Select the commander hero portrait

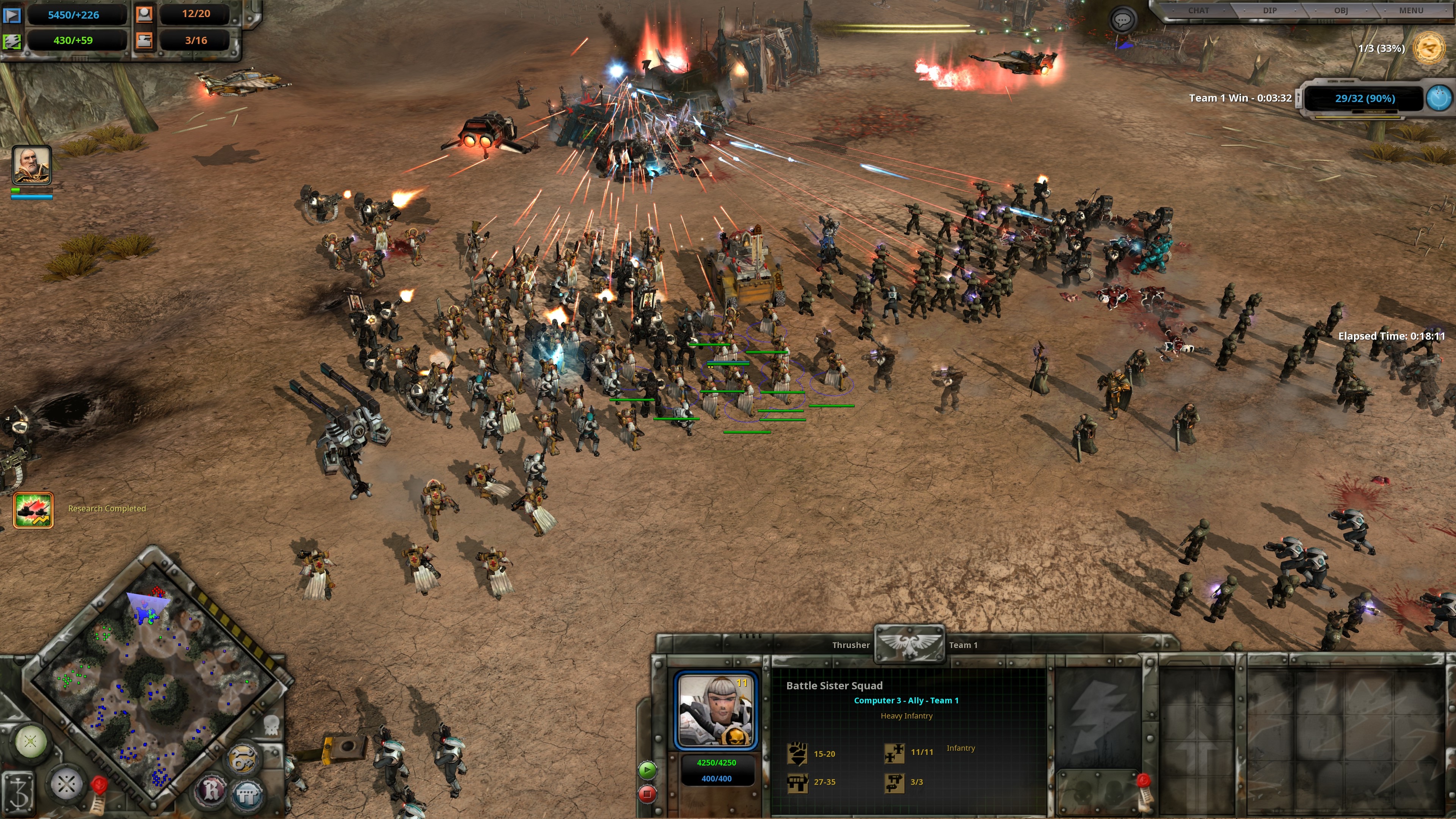tap(32, 165)
